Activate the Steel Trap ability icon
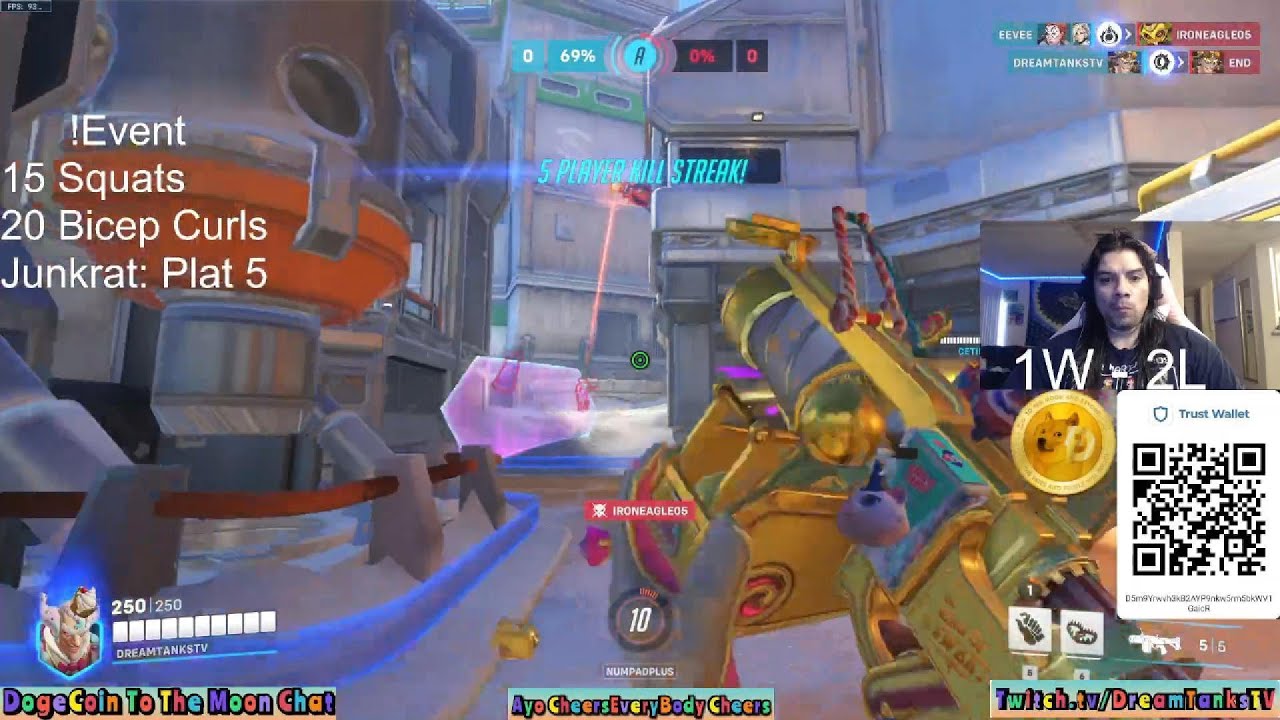This screenshot has height=720, width=1280. (1082, 630)
